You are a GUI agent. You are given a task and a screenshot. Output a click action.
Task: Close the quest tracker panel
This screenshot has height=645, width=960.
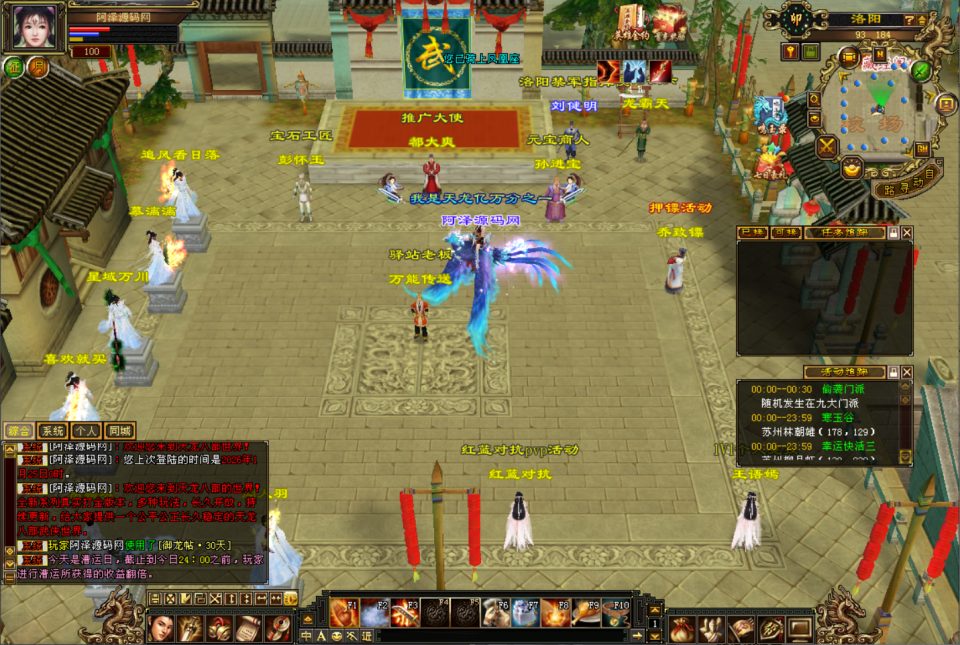click(907, 232)
